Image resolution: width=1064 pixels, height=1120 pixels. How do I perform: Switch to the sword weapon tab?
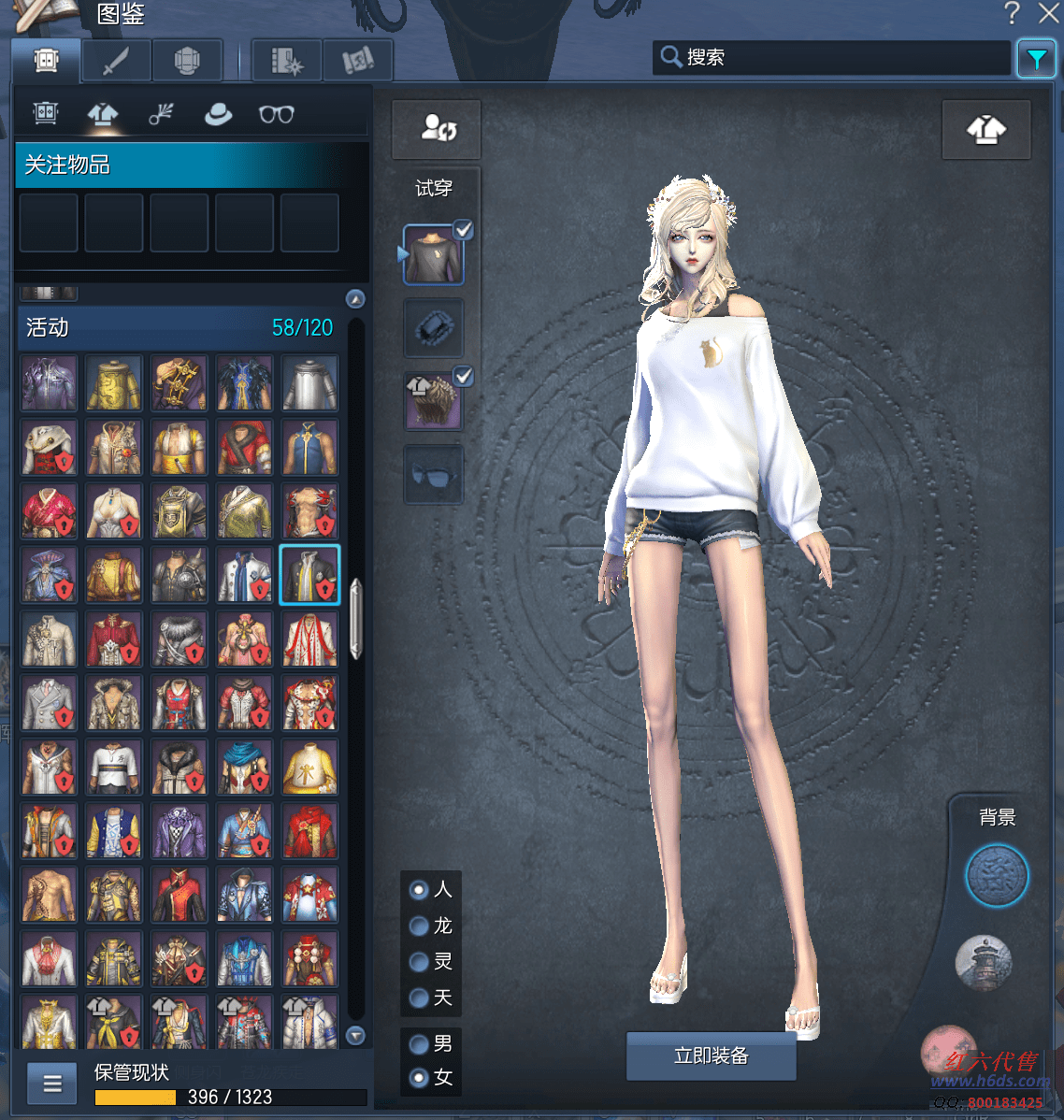[x=116, y=62]
